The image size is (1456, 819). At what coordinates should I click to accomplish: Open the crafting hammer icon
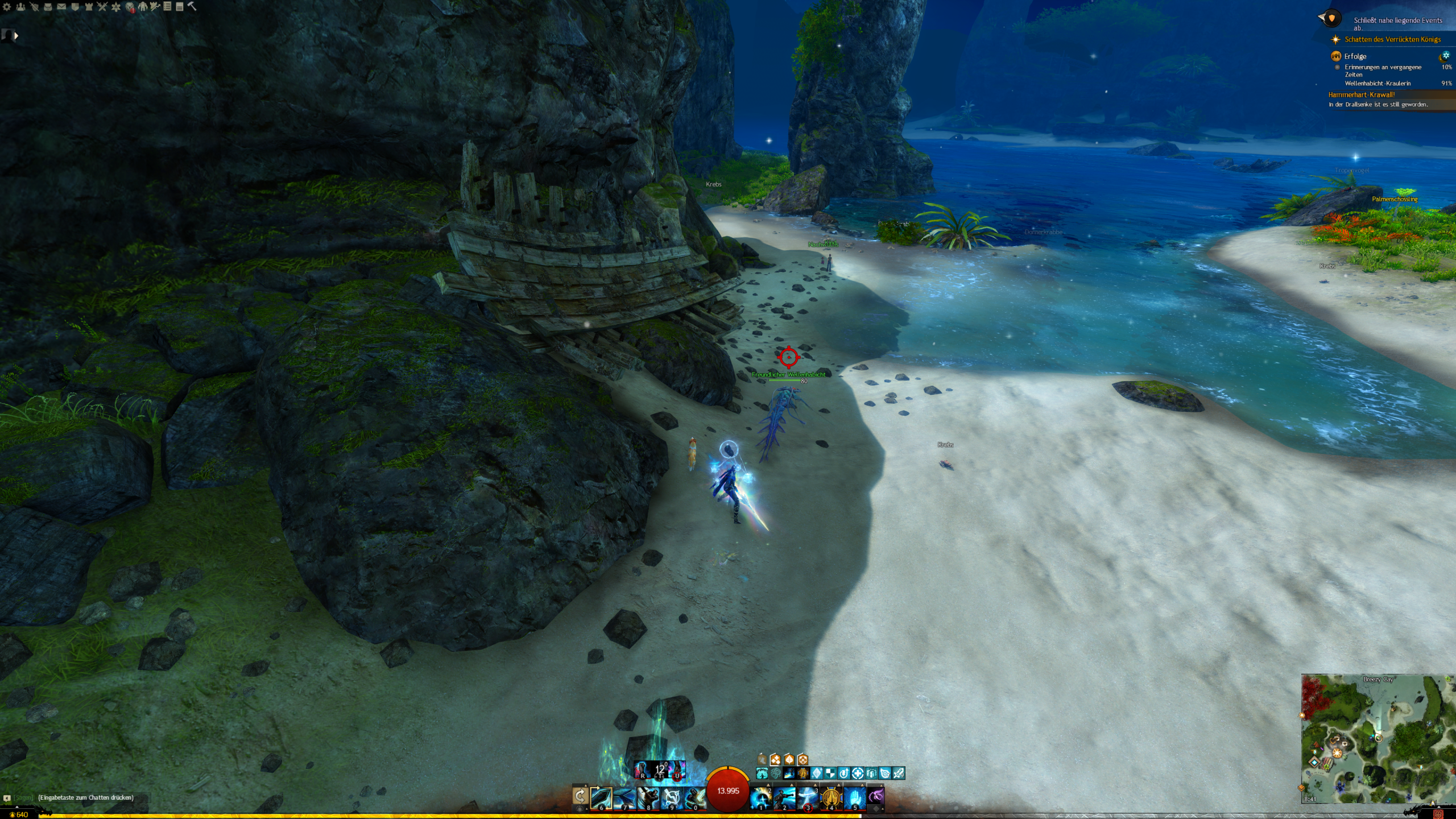tap(192, 7)
